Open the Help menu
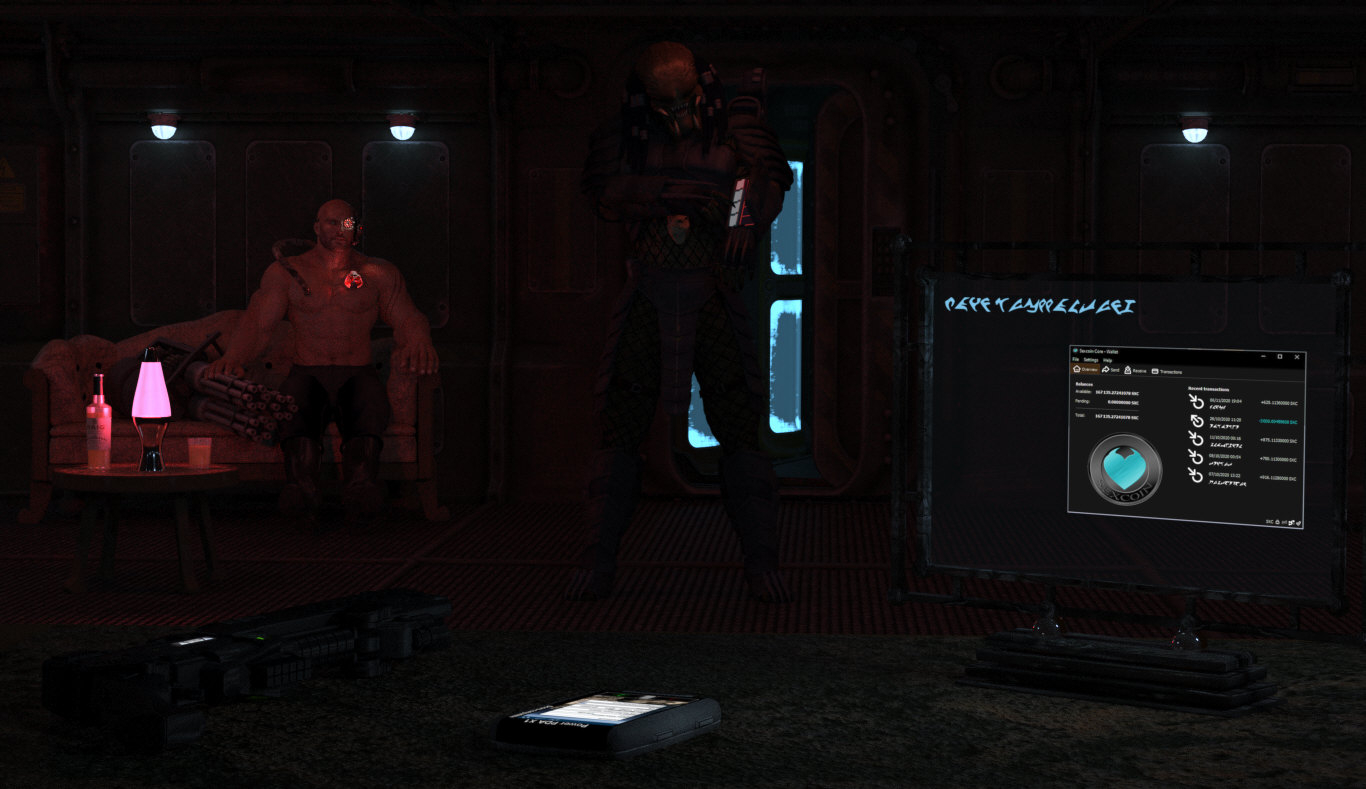Screen dimensions: 1366x789 1107,360
